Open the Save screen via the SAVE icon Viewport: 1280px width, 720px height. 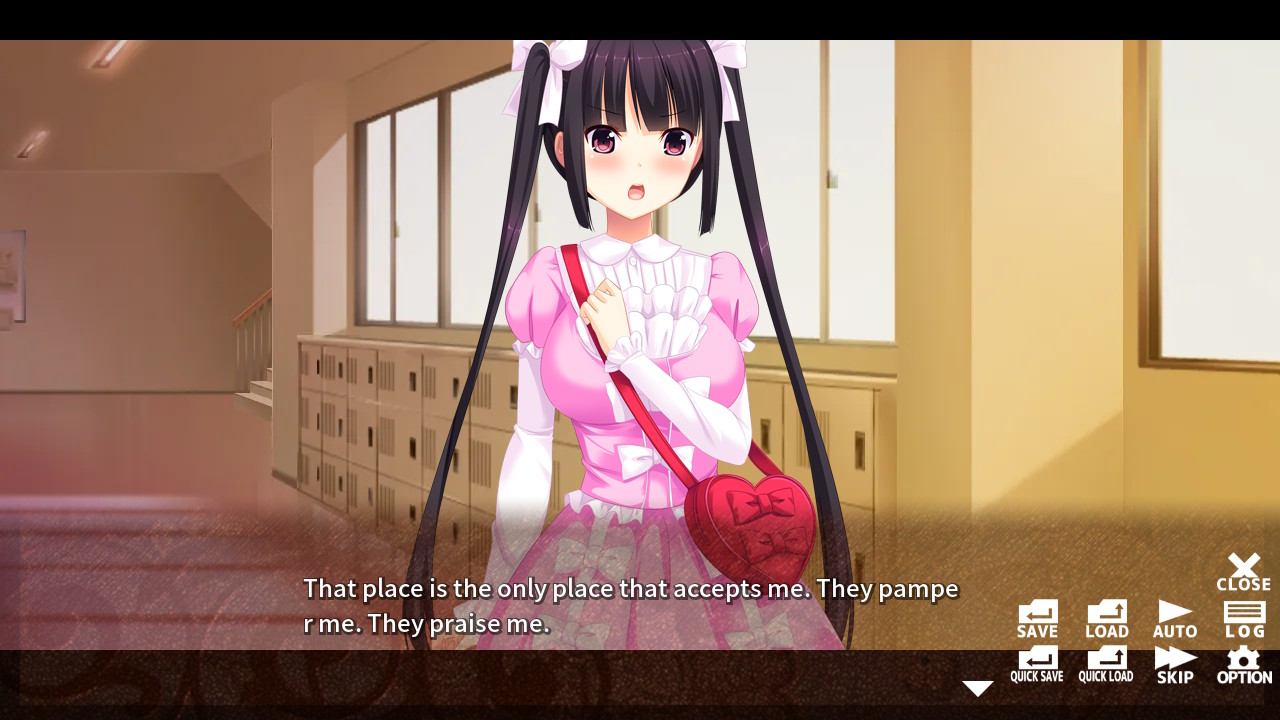1036,615
